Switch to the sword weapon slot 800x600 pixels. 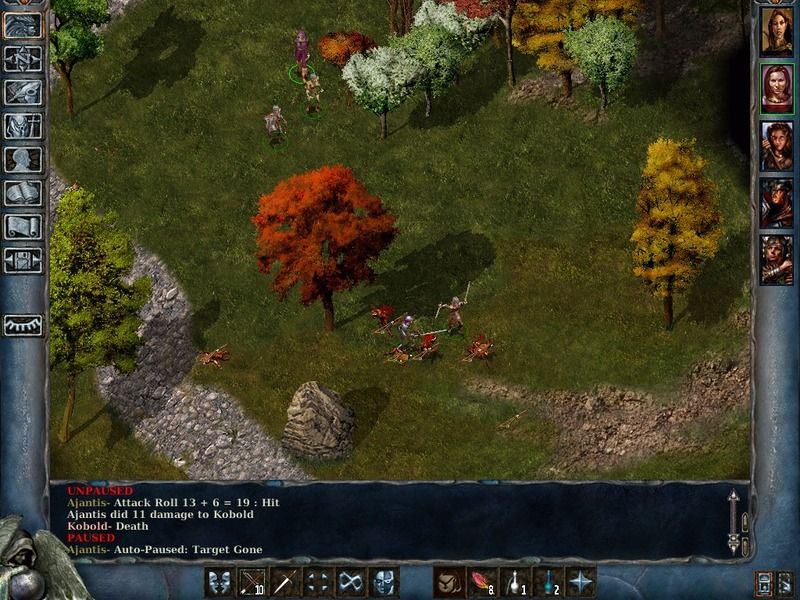coord(285,581)
